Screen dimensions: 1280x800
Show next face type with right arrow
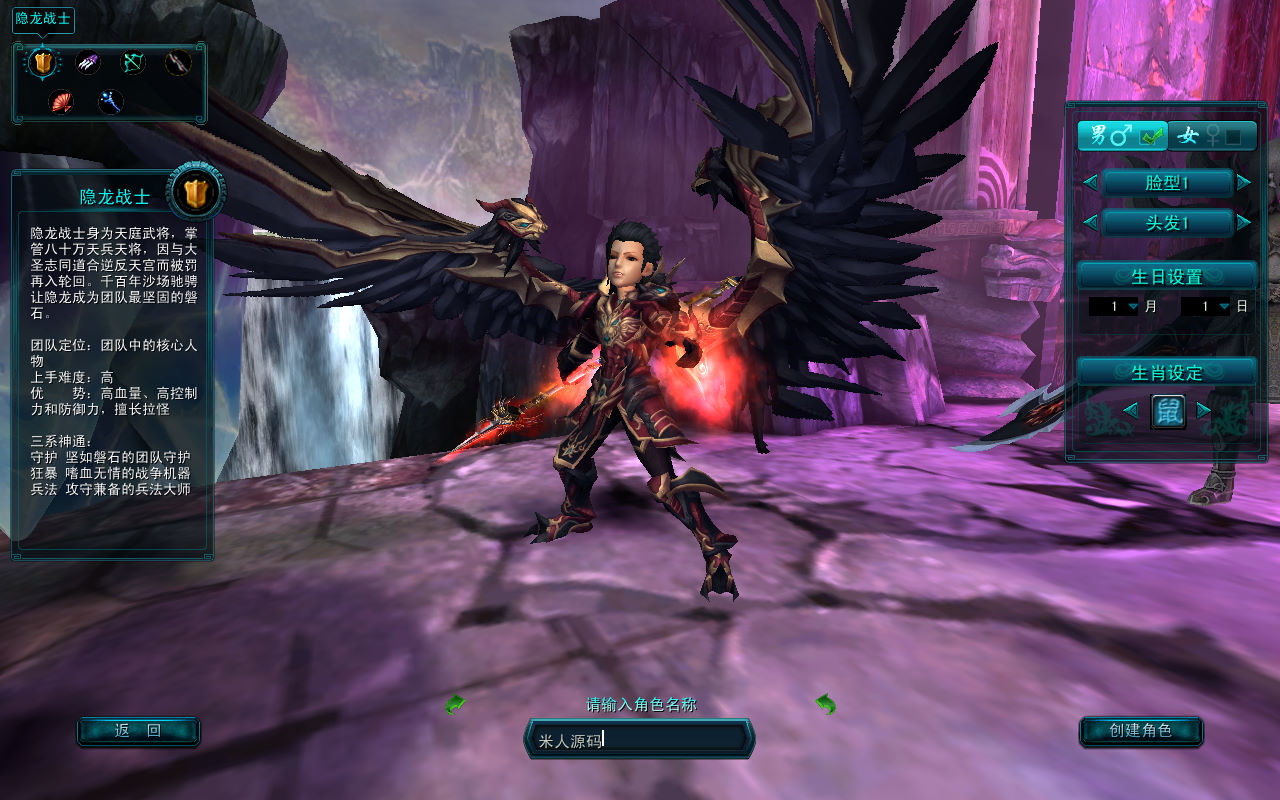[1243, 182]
